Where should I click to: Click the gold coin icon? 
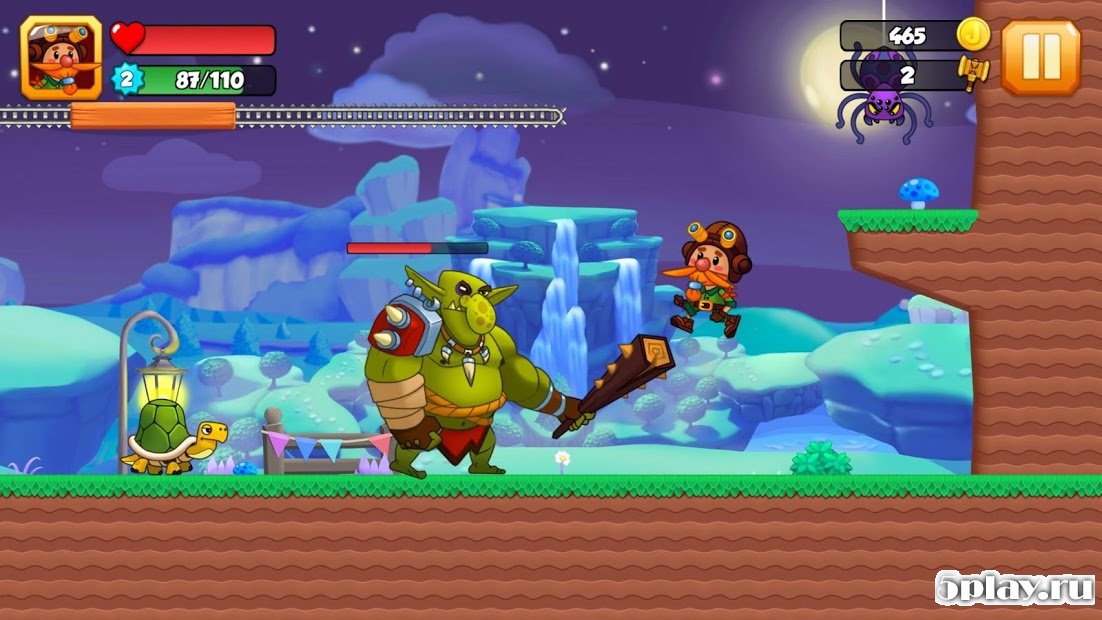pos(972,35)
